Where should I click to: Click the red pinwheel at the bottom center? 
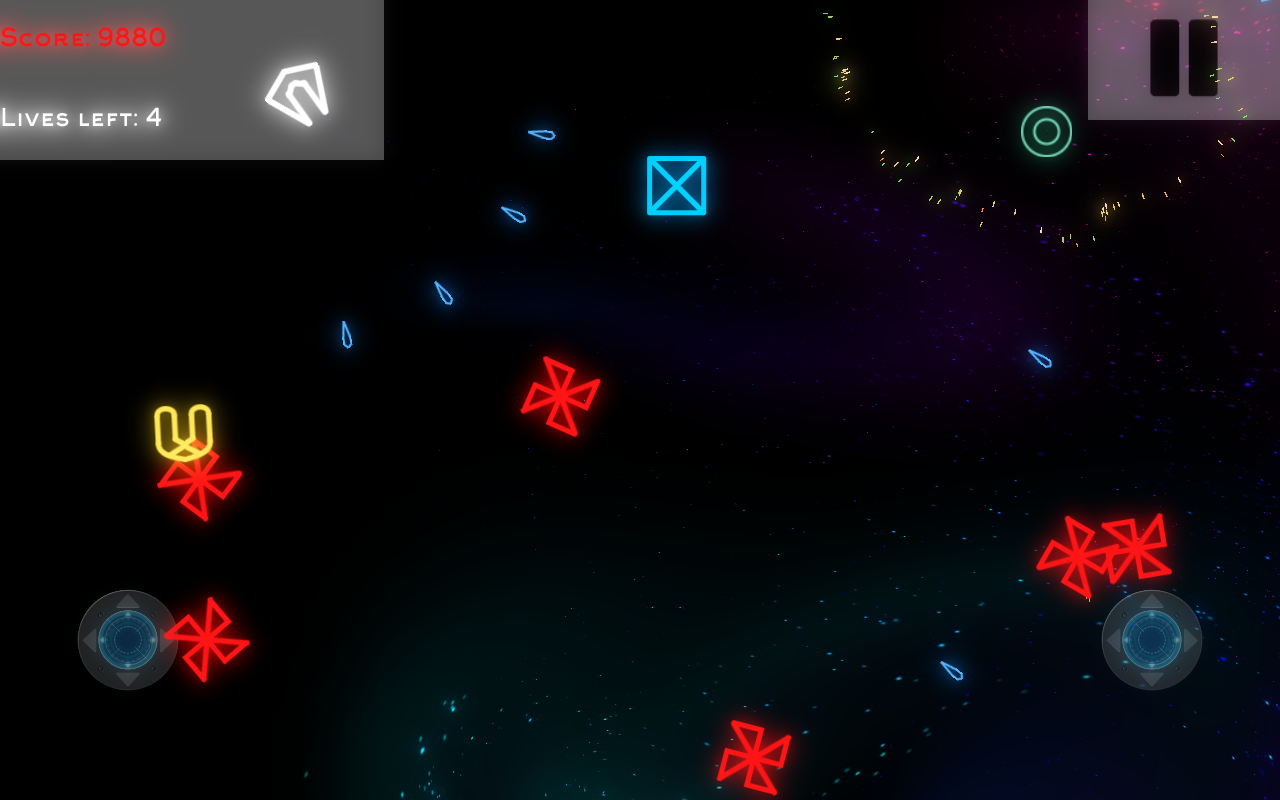(x=755, y=755)
